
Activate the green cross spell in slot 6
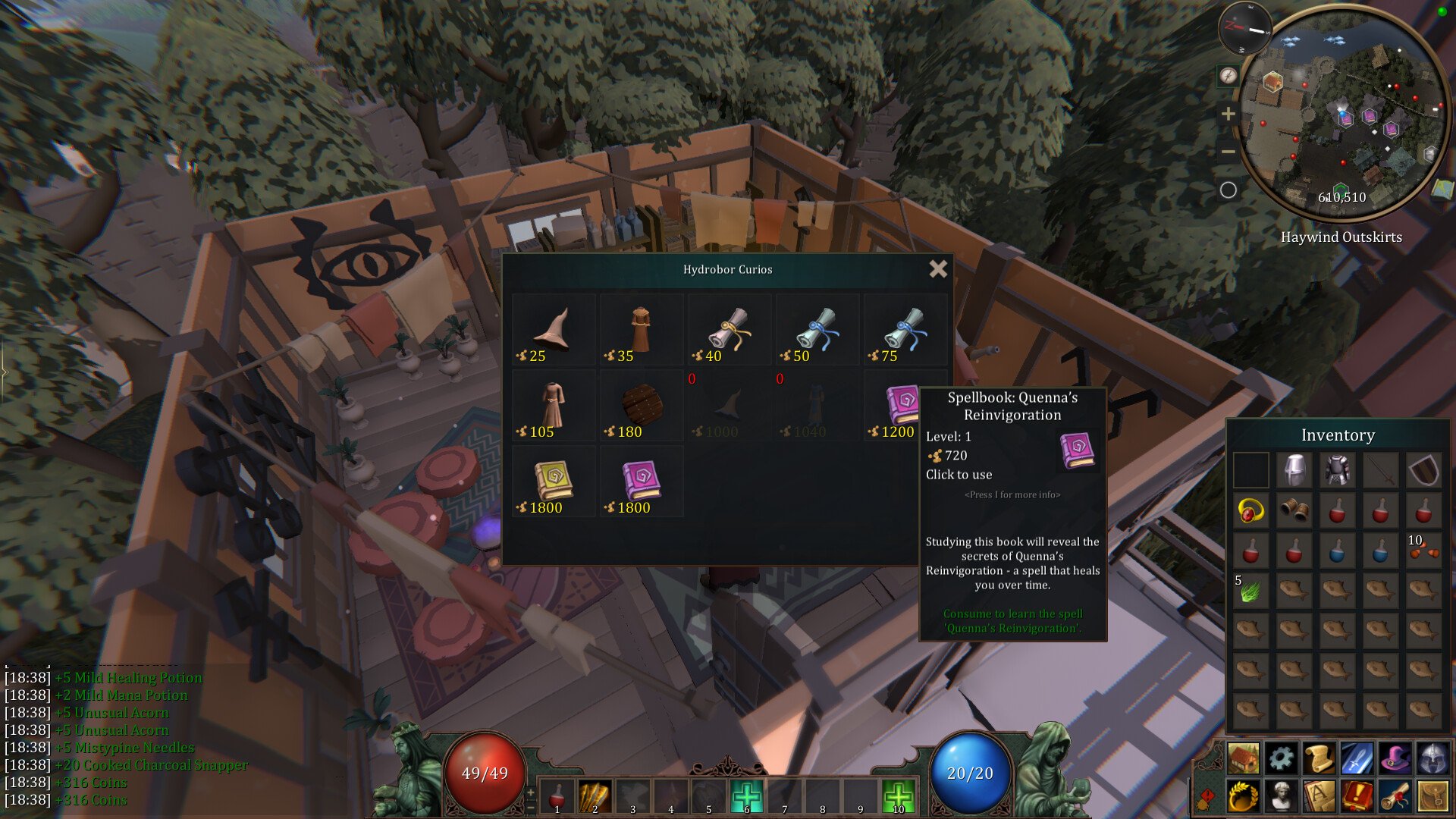(x=746, y=797)
